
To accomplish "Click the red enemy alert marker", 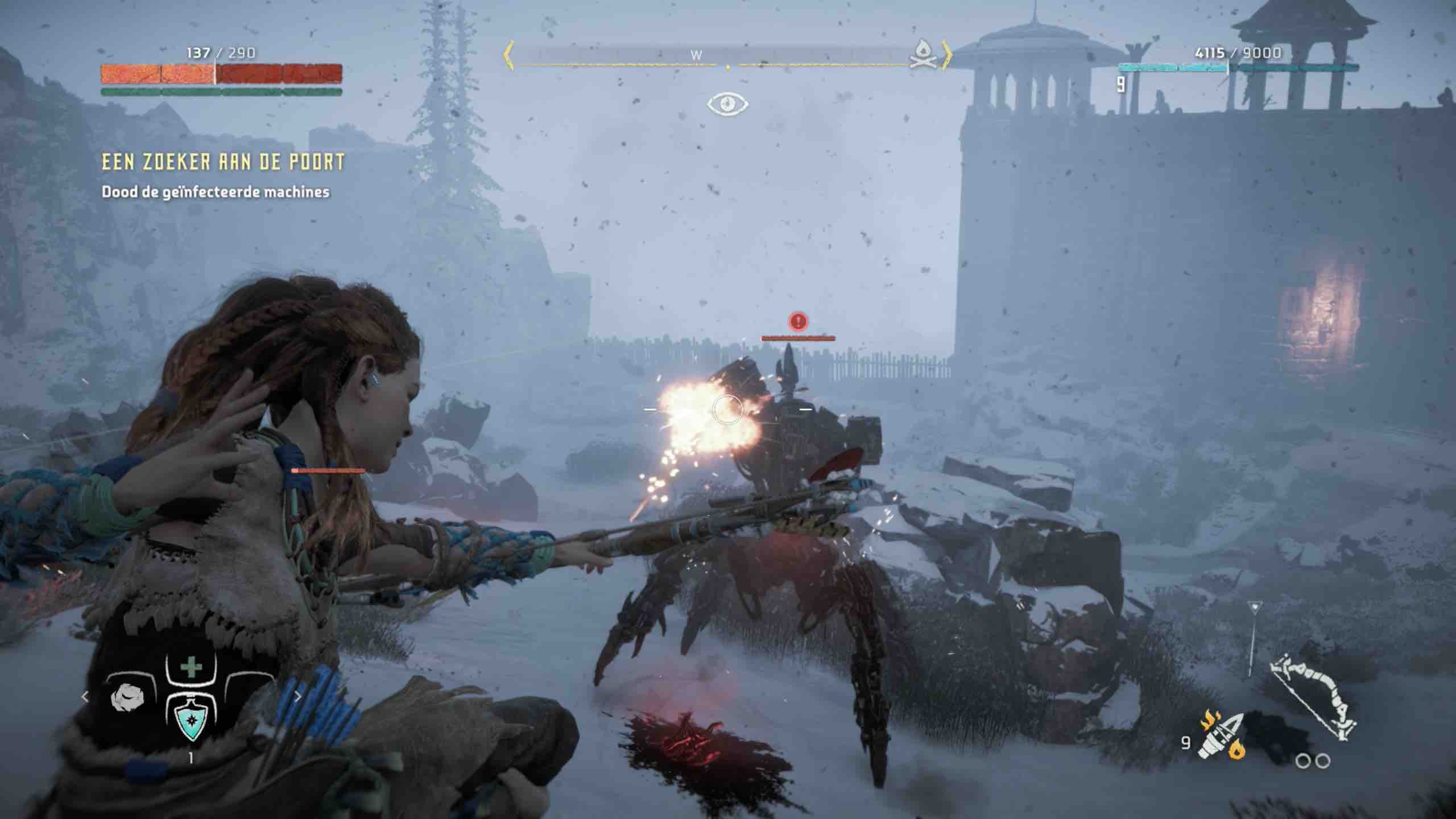I will (x=799, y=321).
